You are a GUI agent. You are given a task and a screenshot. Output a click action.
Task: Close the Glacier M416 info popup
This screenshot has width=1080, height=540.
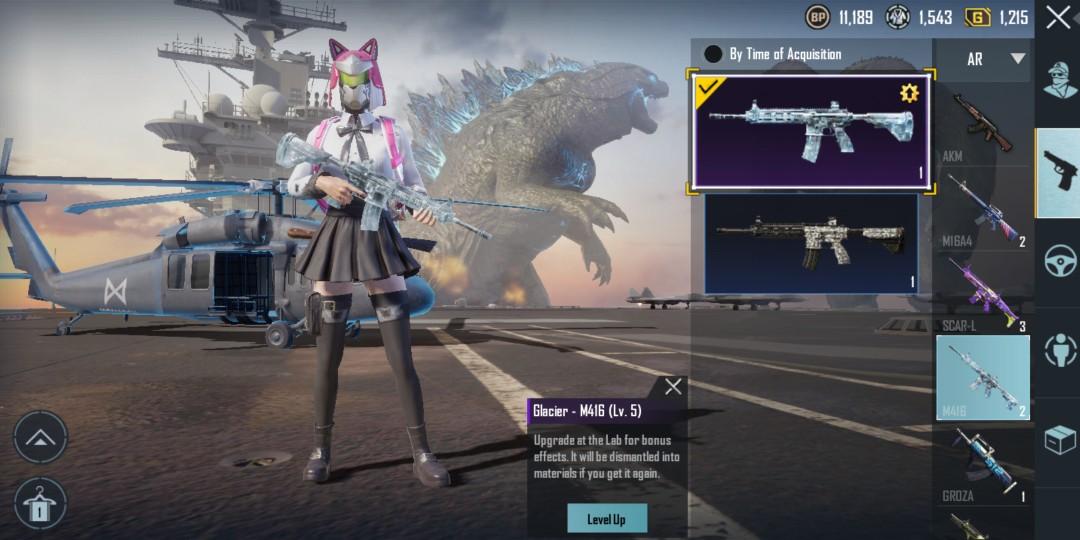click(x=673, y=387)
